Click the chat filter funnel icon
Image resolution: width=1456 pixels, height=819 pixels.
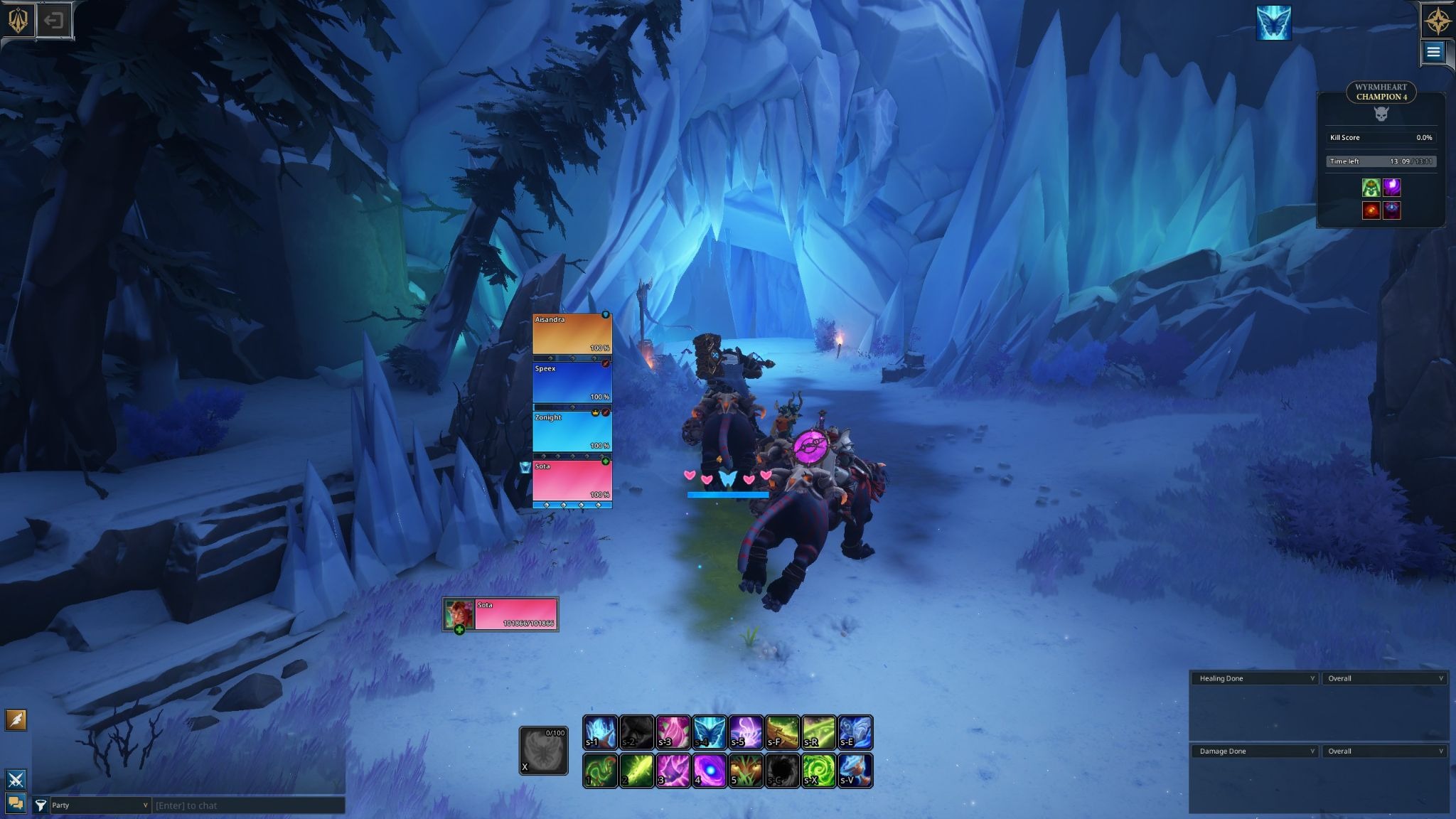pos(41,805)
